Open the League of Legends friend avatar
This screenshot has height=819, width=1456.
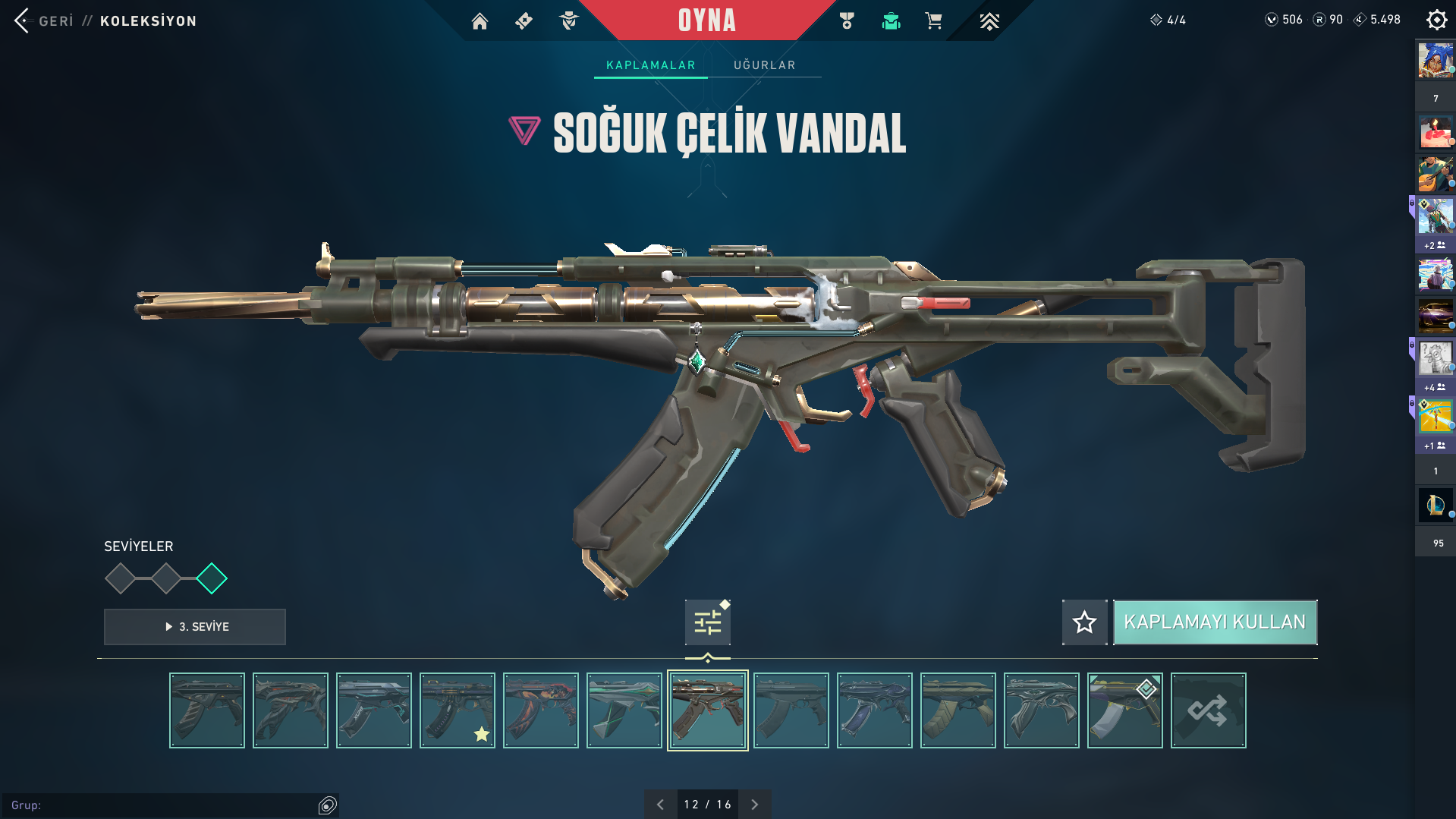[1435, 505]
